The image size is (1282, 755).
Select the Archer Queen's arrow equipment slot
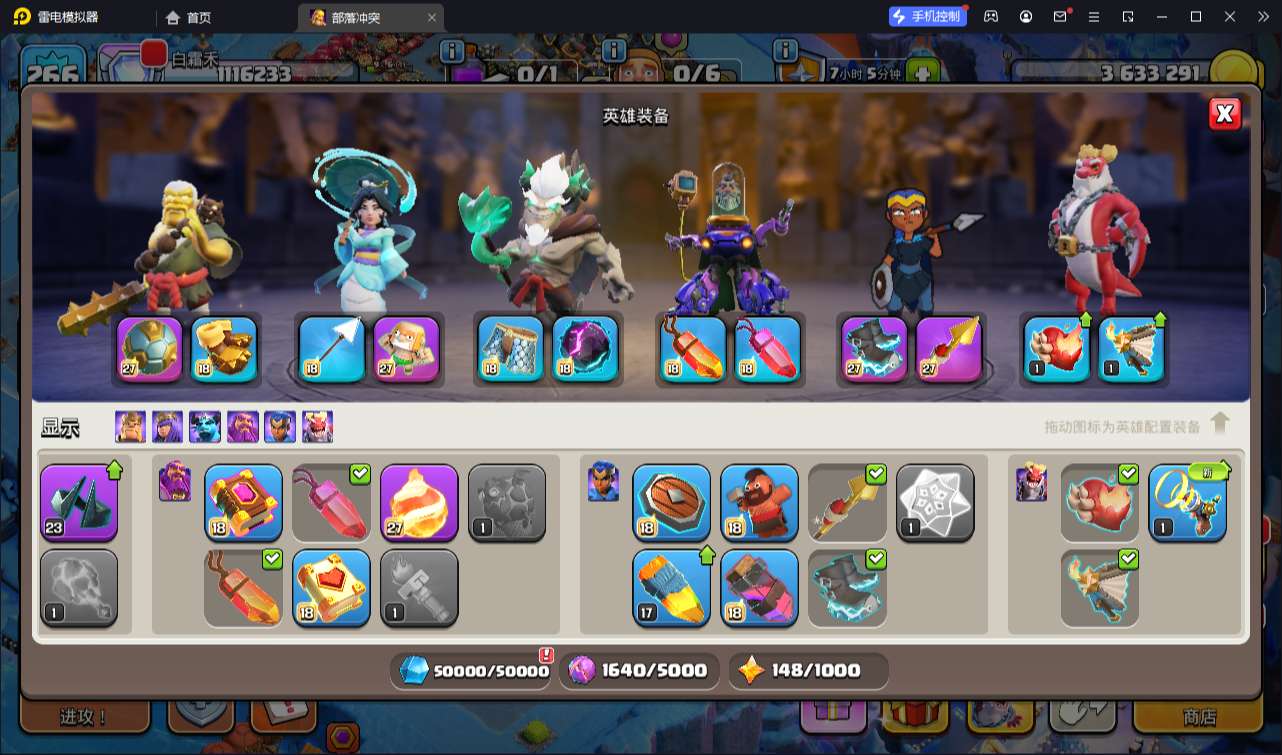(331, 349)
